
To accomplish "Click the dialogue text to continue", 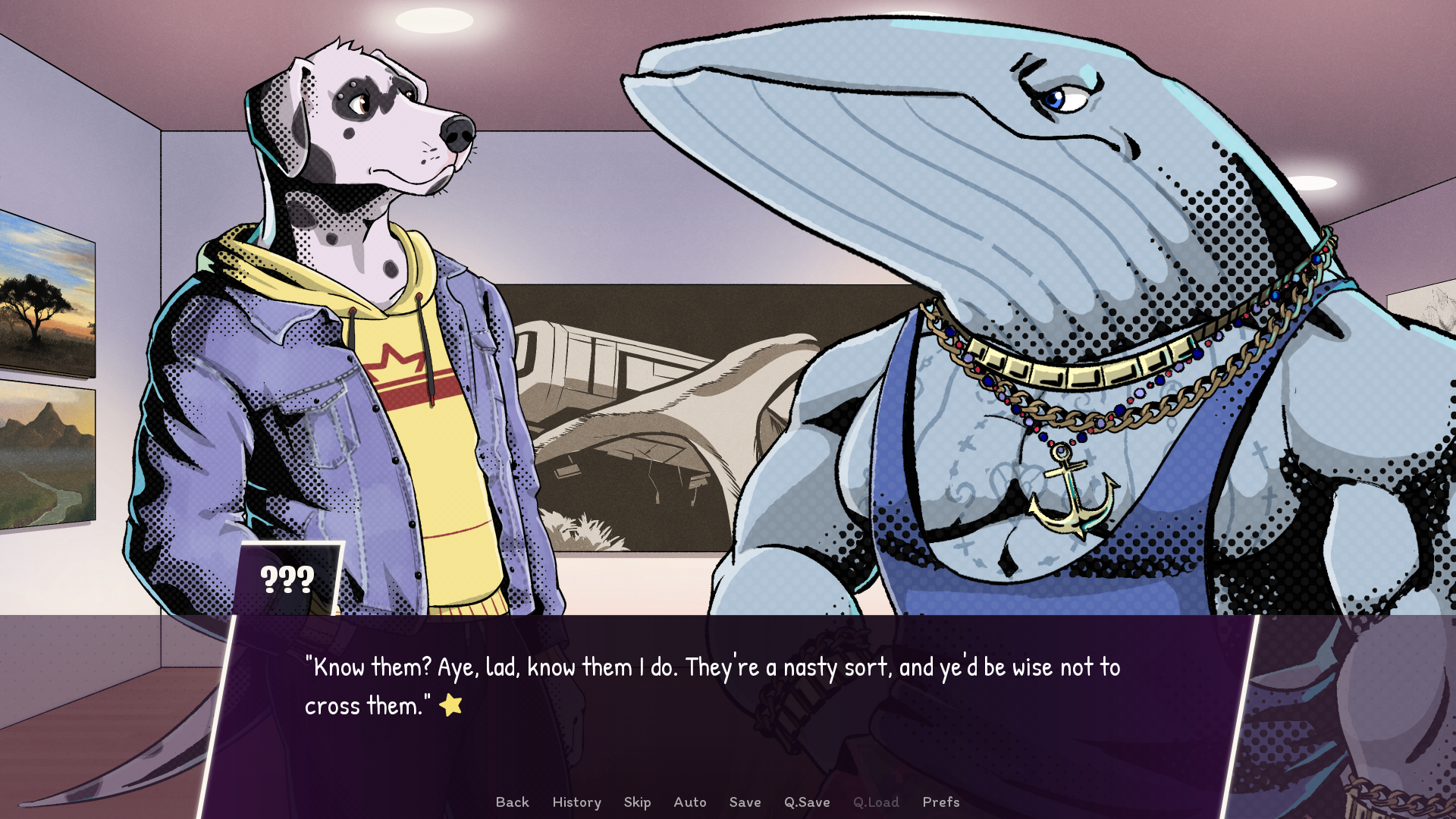I will click(711, 686).
